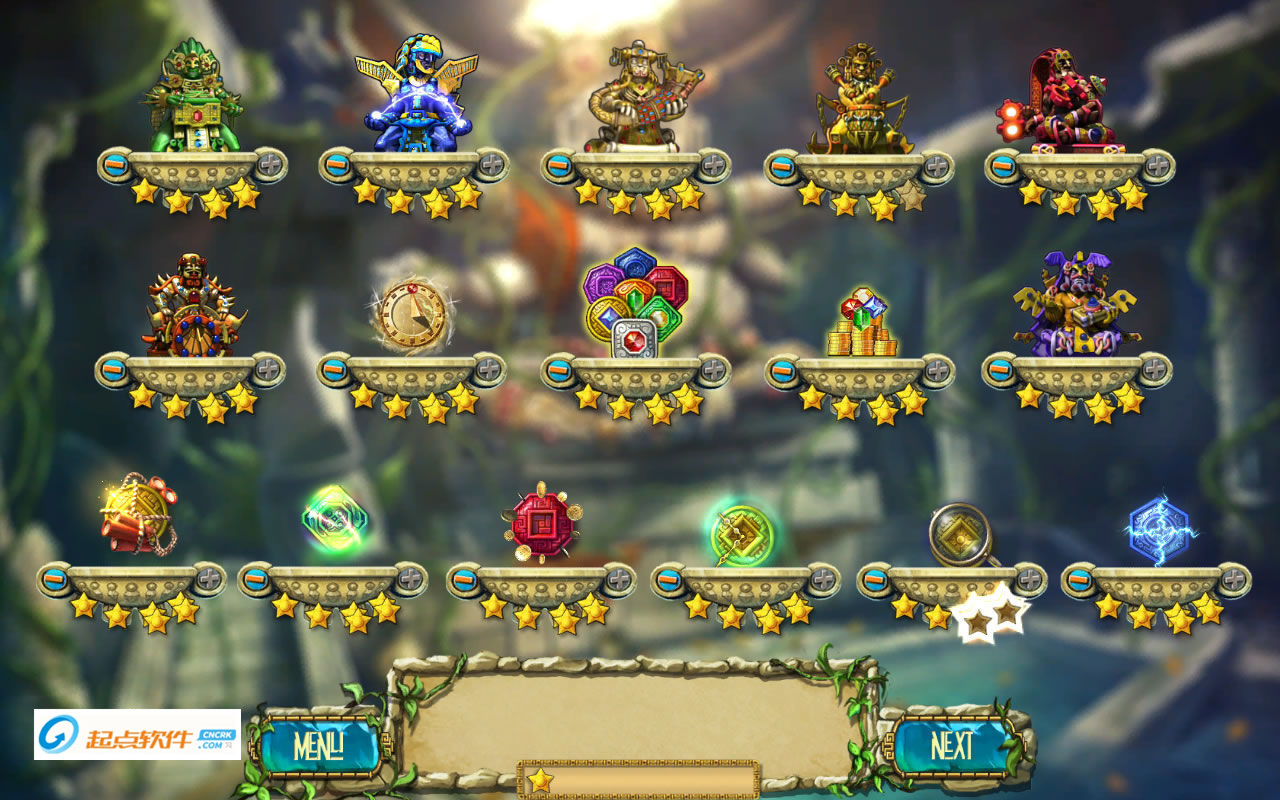Decrease the gold coins stack upgrade
The image size is (1280, 800).
pyautogui.click(x=783, y=372)
